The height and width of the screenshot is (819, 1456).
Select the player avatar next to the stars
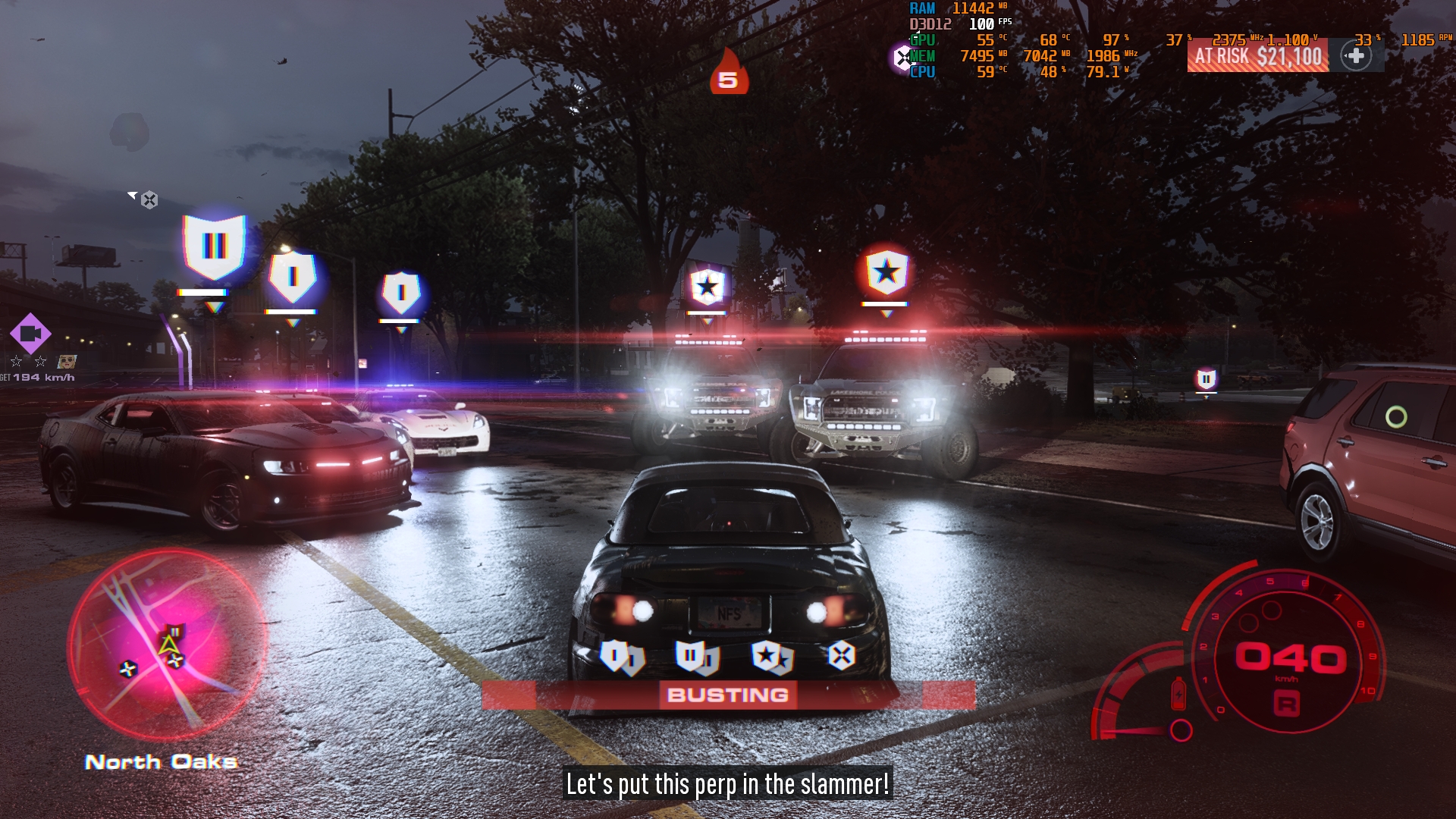tap(67, 362)
